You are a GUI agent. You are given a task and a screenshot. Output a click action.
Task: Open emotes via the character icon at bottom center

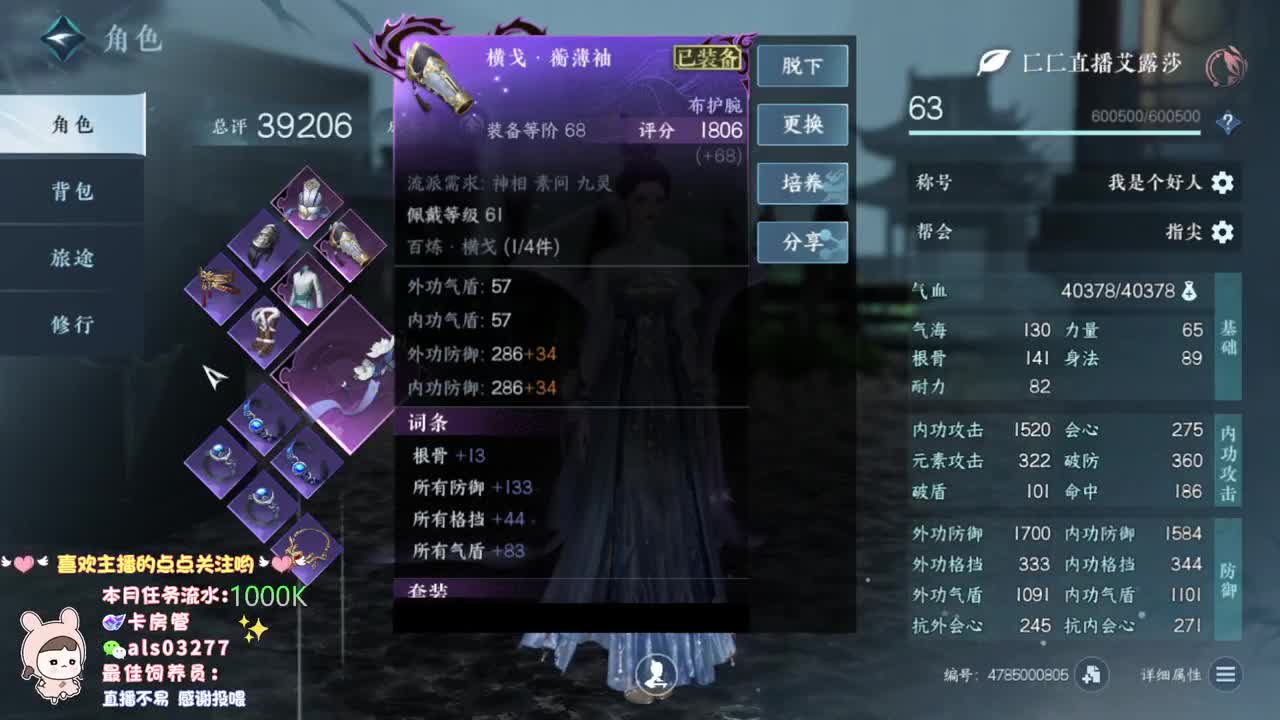click(655, 674)
